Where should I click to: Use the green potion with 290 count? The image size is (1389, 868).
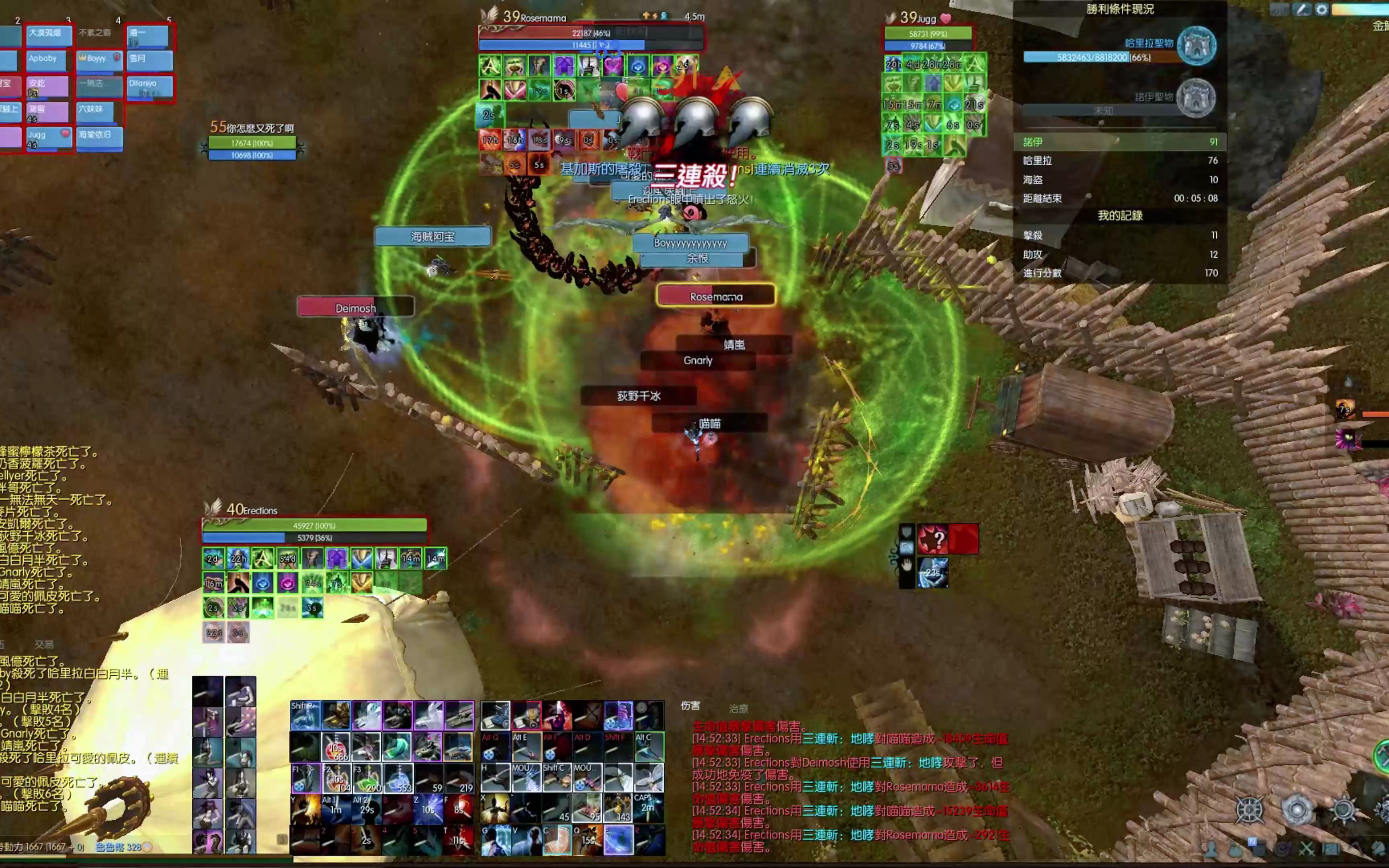(367, 778)
